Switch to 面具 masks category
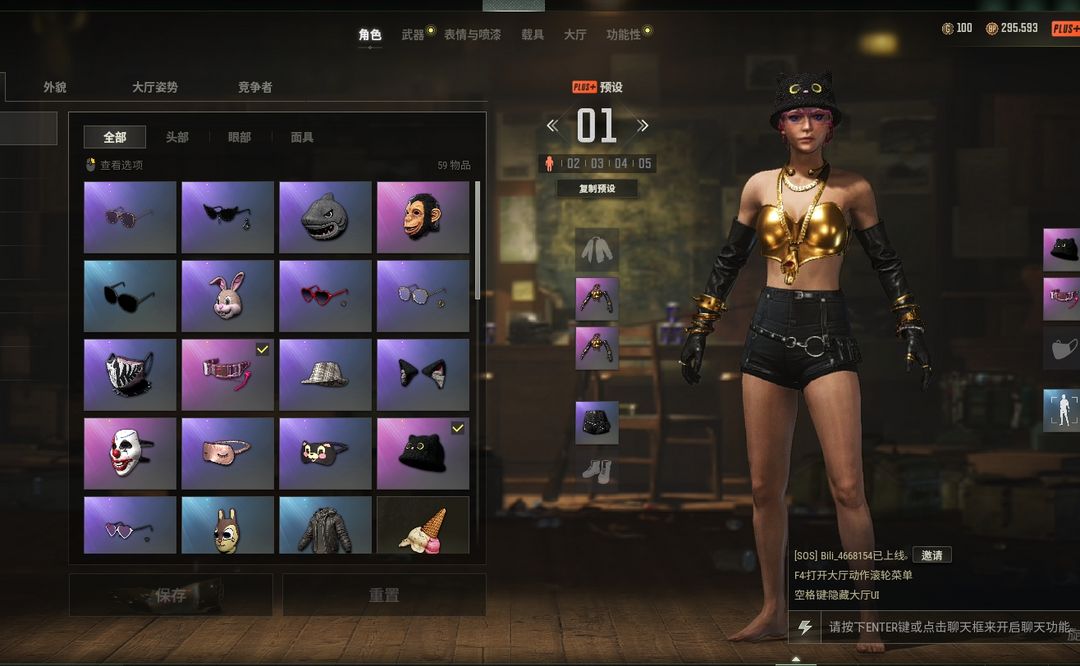The height and width of the screenshot is (666, 1080). 302,137
